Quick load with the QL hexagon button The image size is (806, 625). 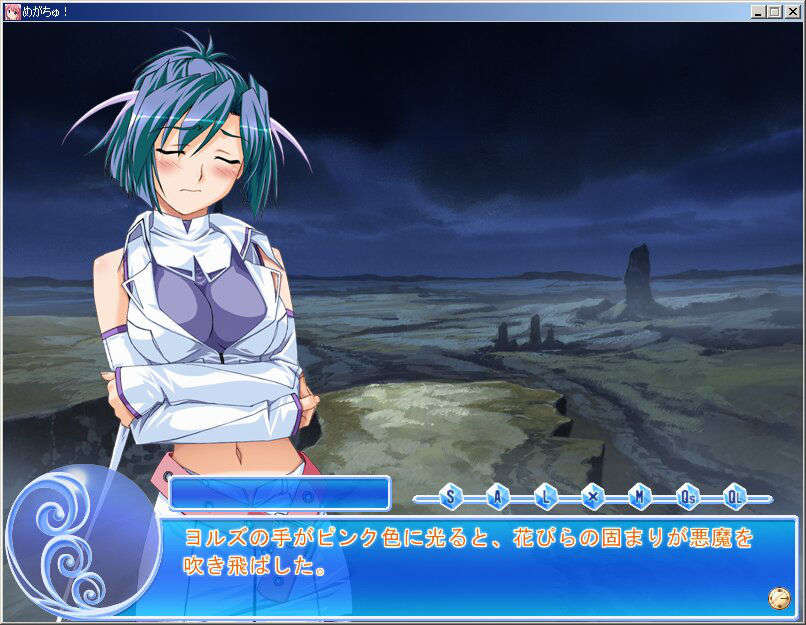pyautogui.click(x=734, y=496)
